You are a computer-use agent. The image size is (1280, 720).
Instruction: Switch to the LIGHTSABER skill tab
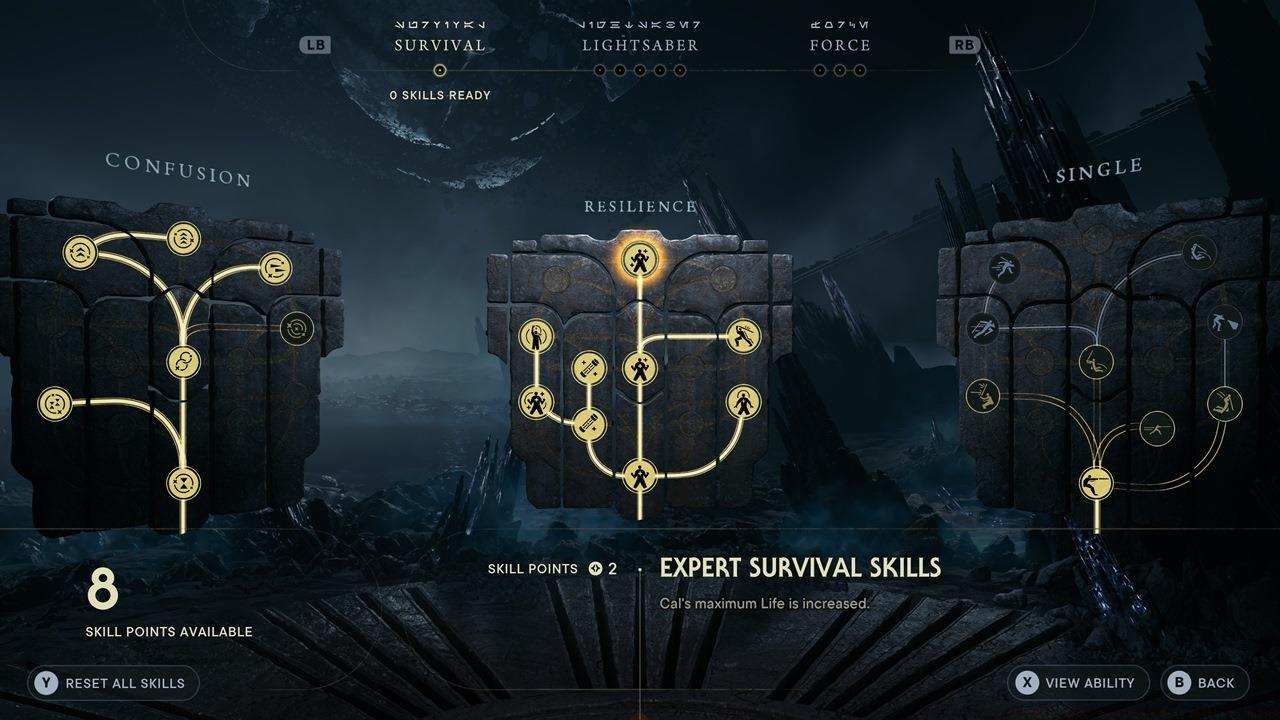(x=640, y=44)
